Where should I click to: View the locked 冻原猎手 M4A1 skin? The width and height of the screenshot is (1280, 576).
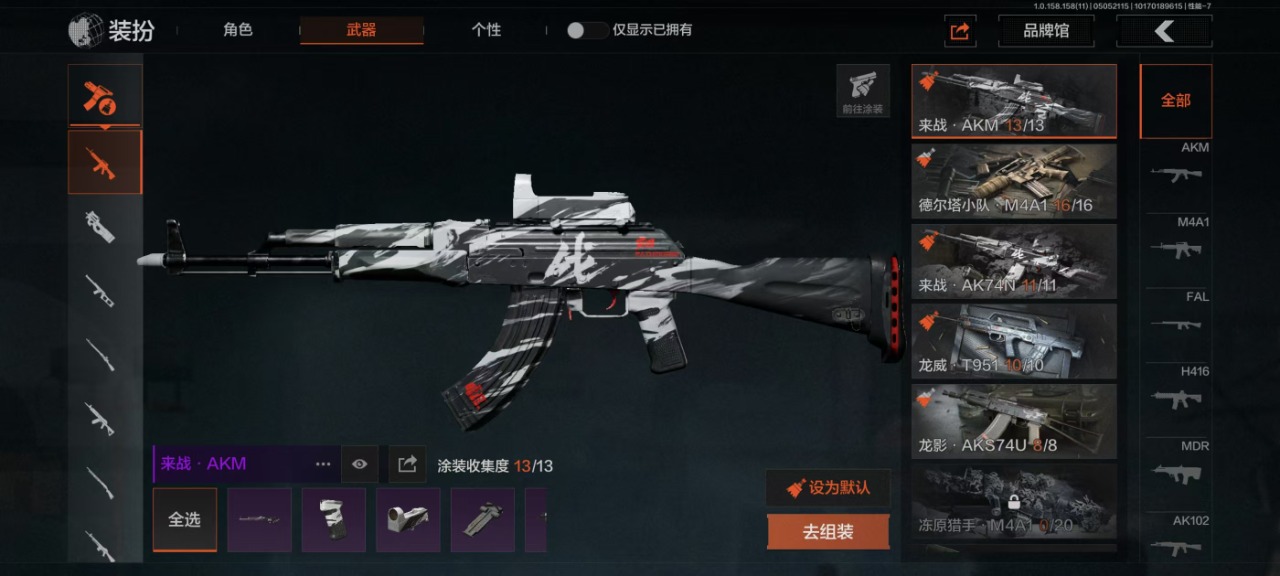[1014, 501]
